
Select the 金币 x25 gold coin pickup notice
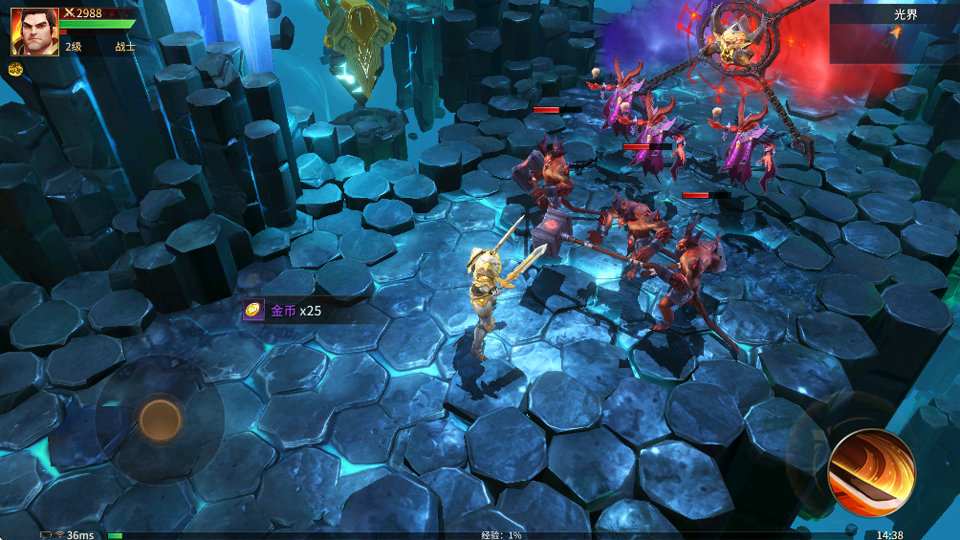(x=284, y=311)
